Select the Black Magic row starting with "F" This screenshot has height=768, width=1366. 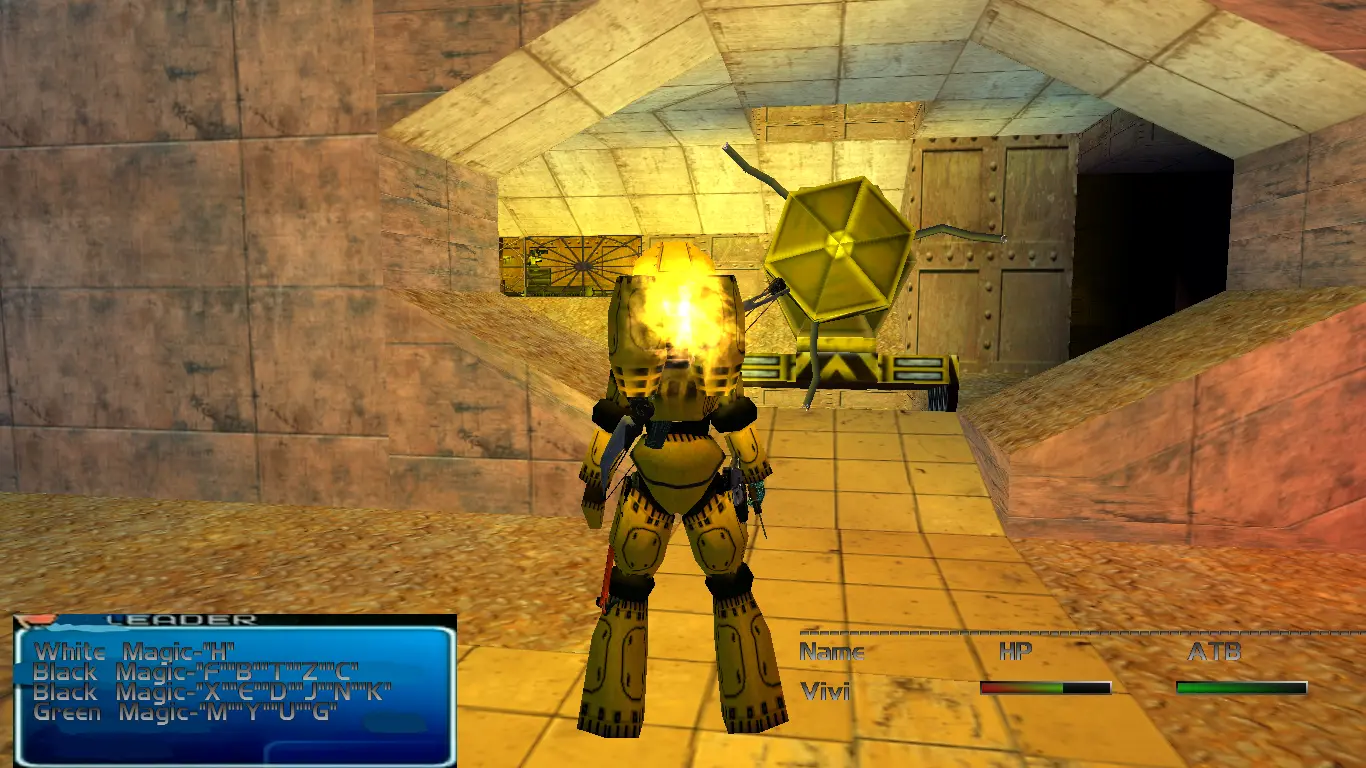click(195, 672)
